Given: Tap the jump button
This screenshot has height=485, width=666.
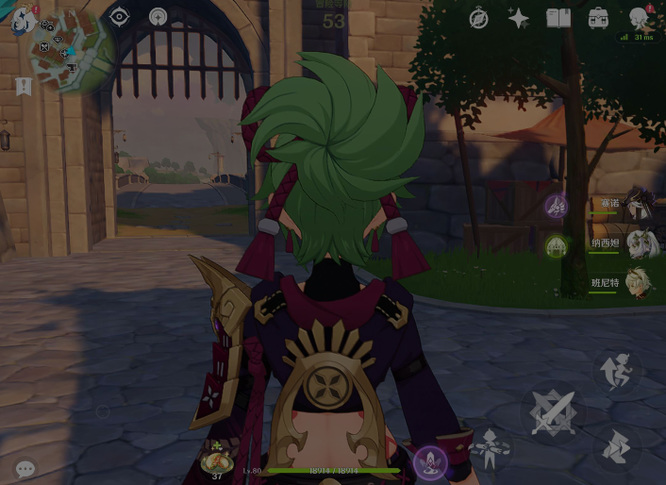Looking at the screenshot, I should pos(616,372).
